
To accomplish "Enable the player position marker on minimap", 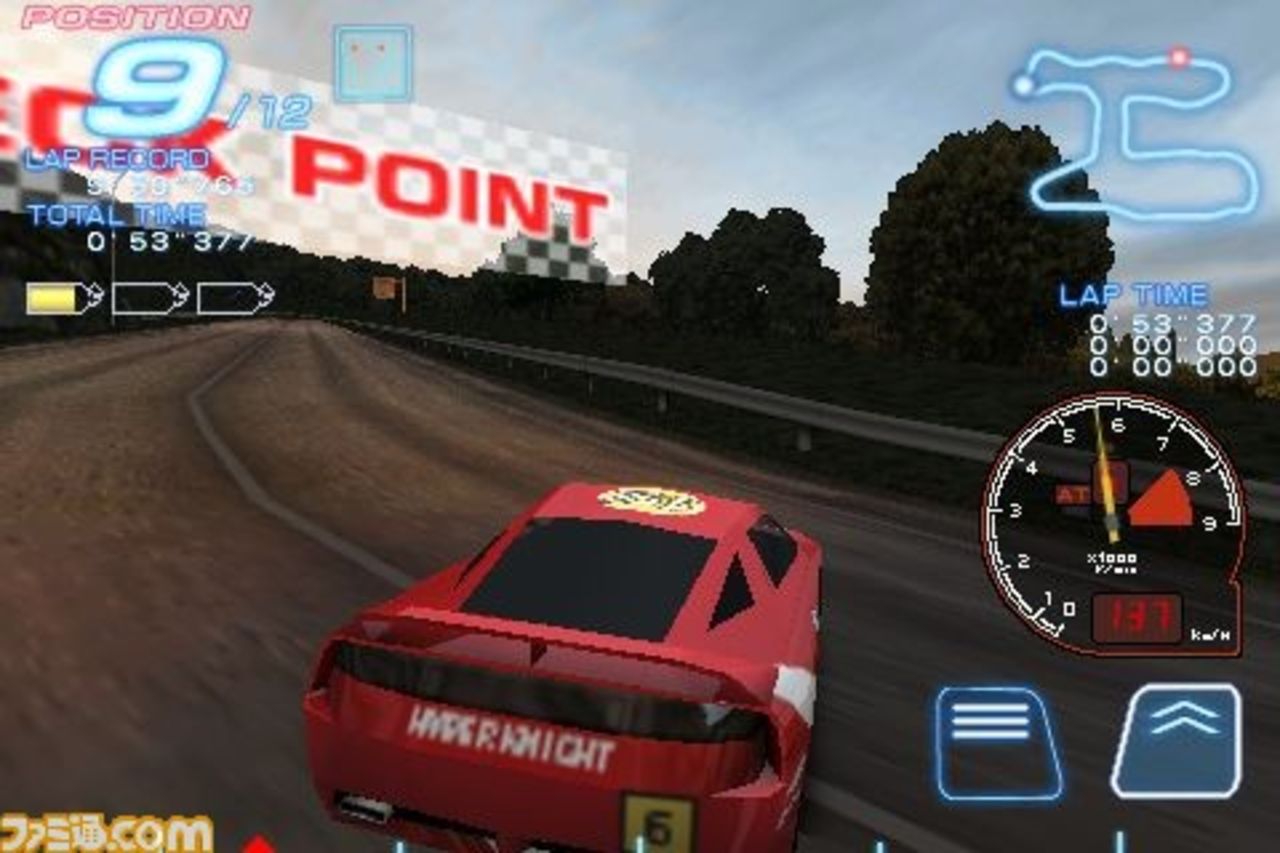I will (x=1180, y=57).
